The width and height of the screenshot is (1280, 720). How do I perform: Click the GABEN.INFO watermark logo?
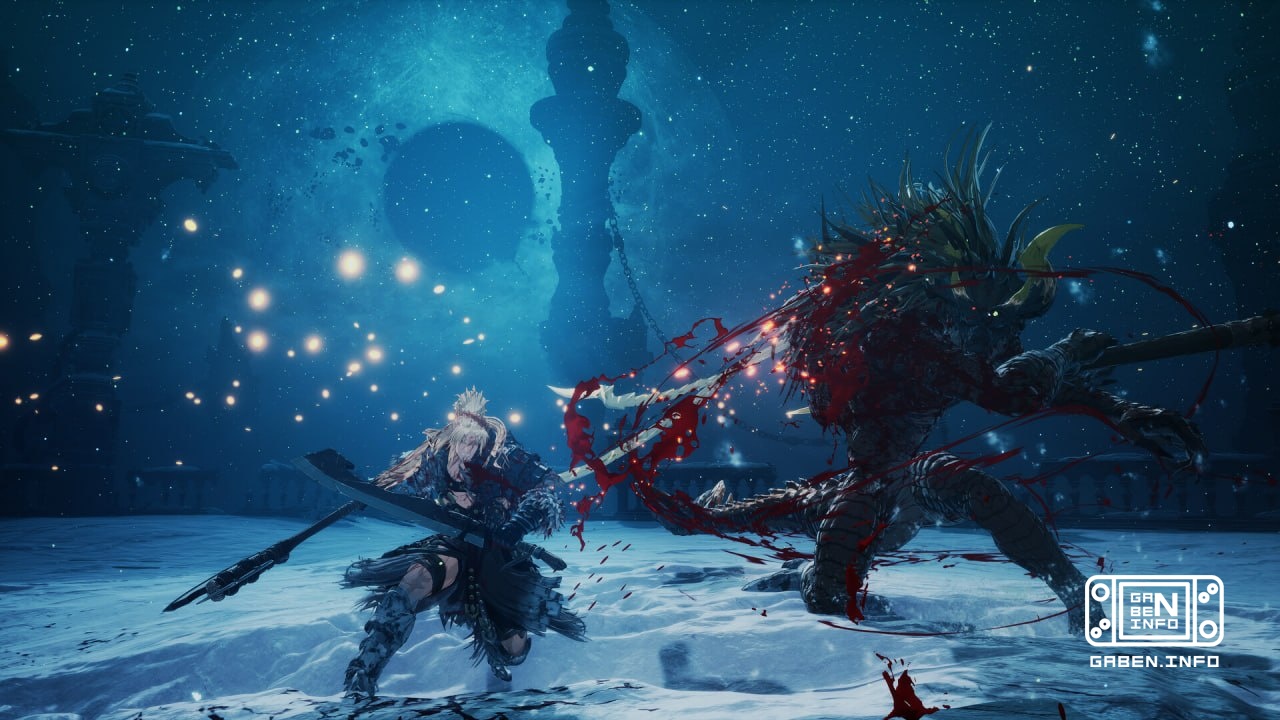coord(1153,612)
